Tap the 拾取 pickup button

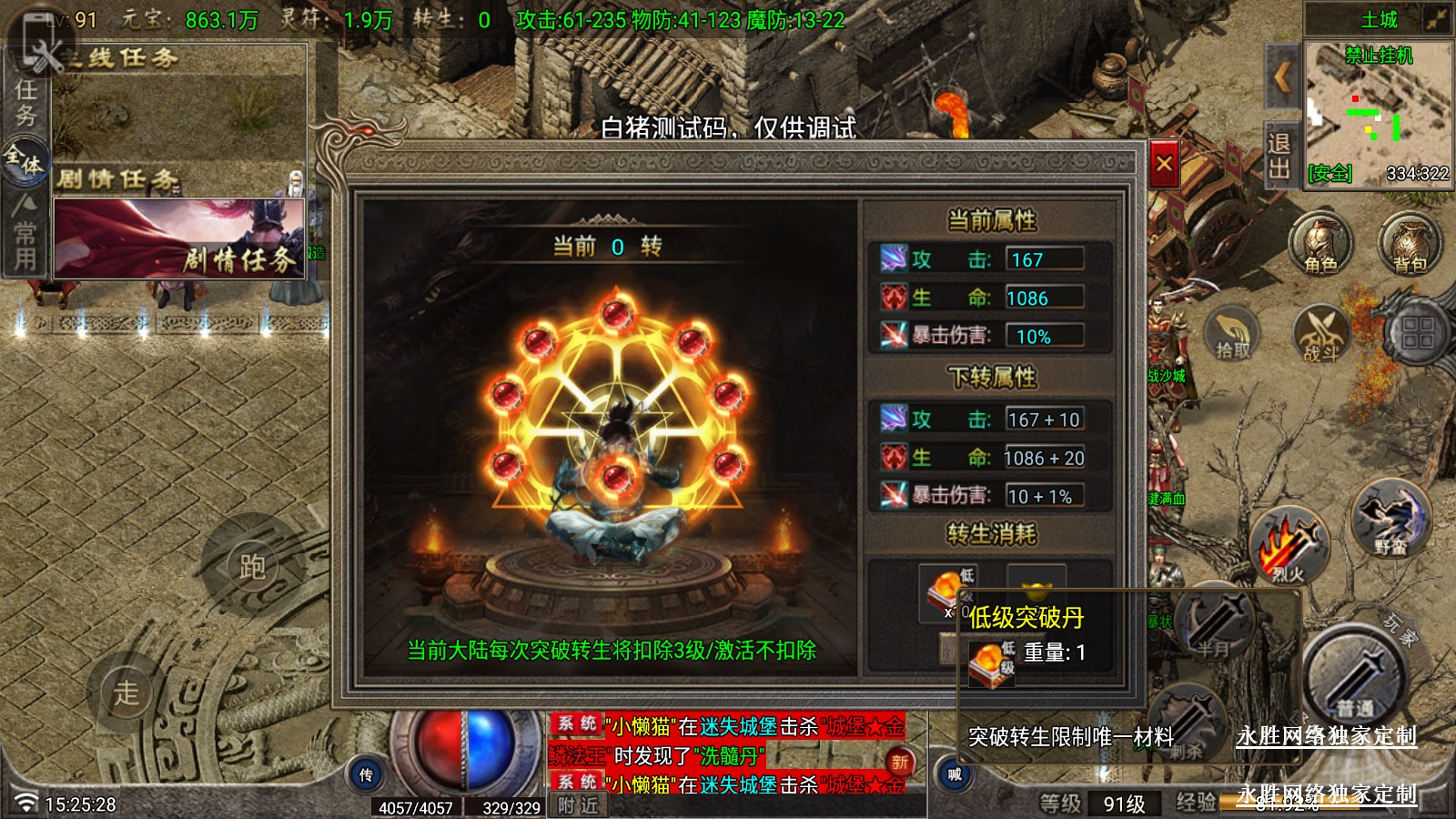click(x=1232, y=333)
